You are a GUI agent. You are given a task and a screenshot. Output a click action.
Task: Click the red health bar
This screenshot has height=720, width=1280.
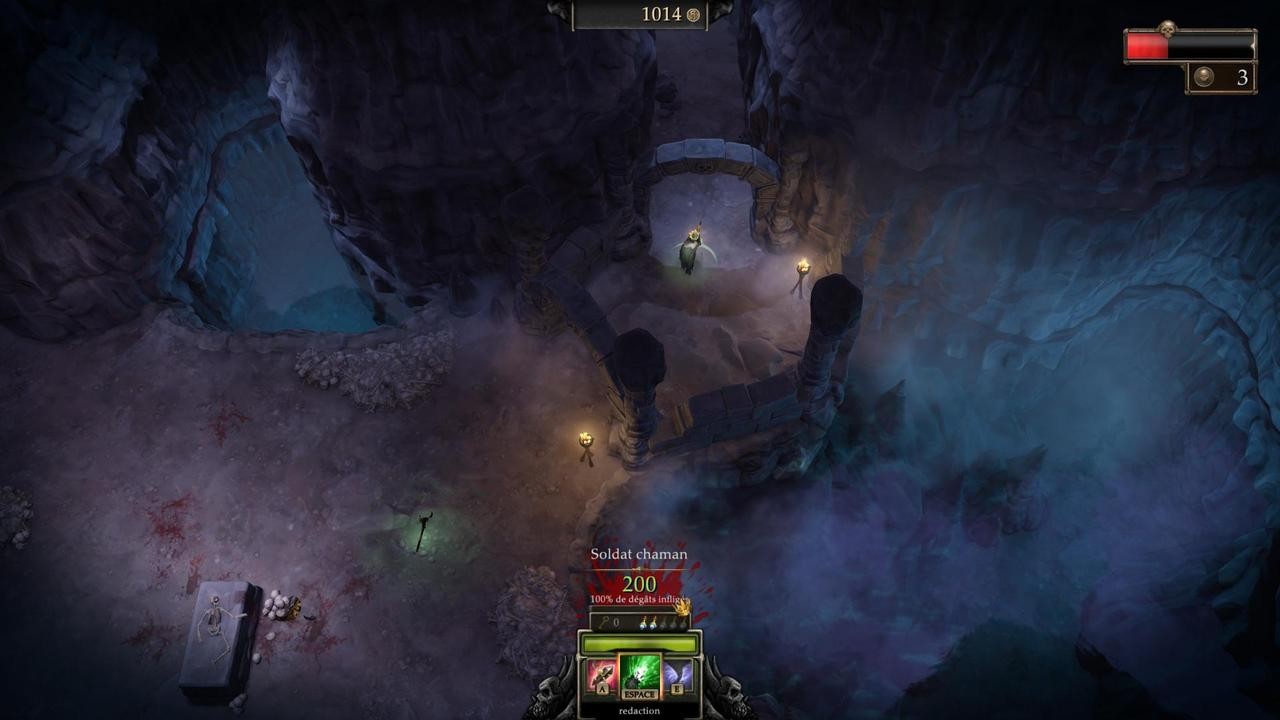tap(1145, 44)
